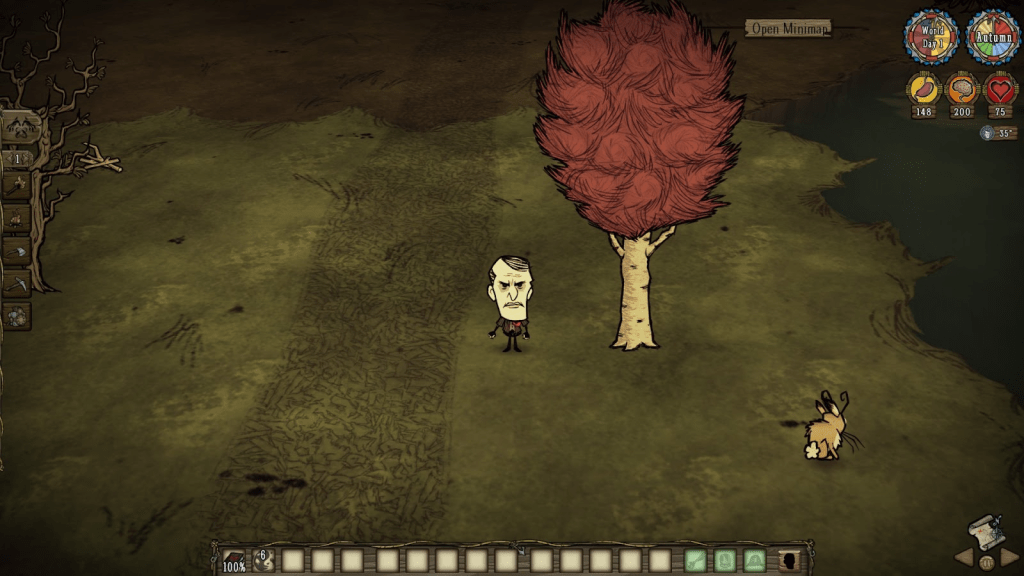Click the green head equipment slot
Image resolution: width=1024 pixels, height=576 pixels.
[755, 560]
